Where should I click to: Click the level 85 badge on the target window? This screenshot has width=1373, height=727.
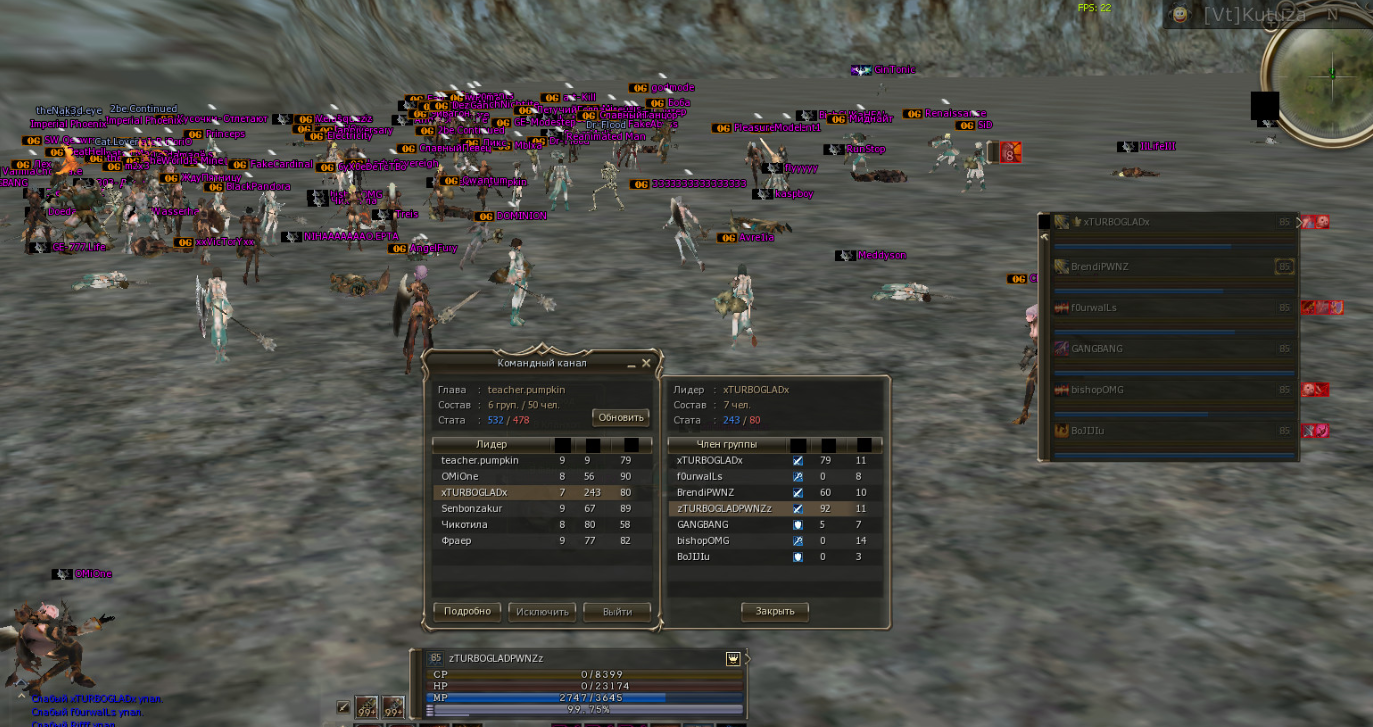[x=436, y=657]
